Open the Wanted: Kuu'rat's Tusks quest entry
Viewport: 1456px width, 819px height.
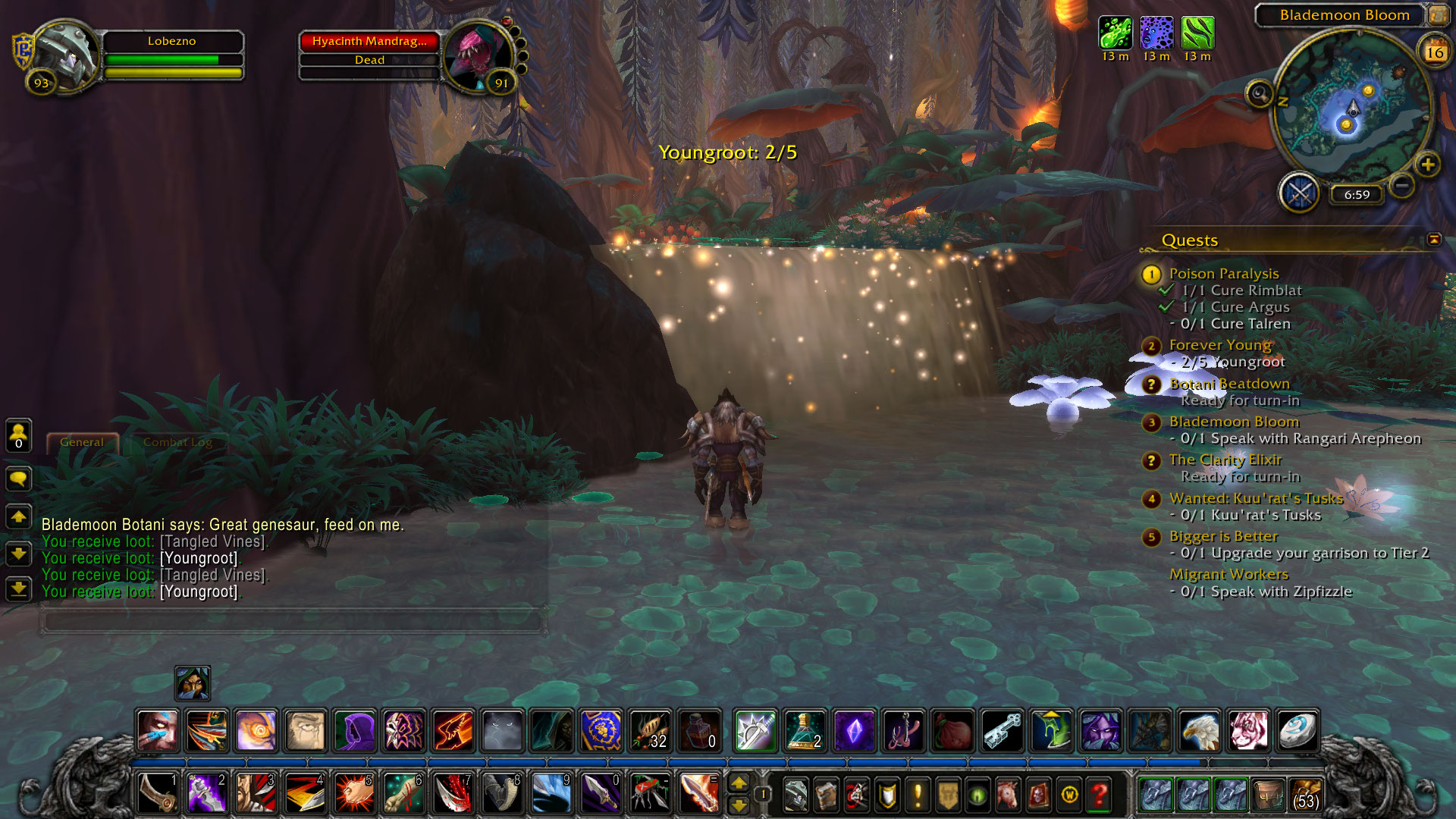[1256, 498]
